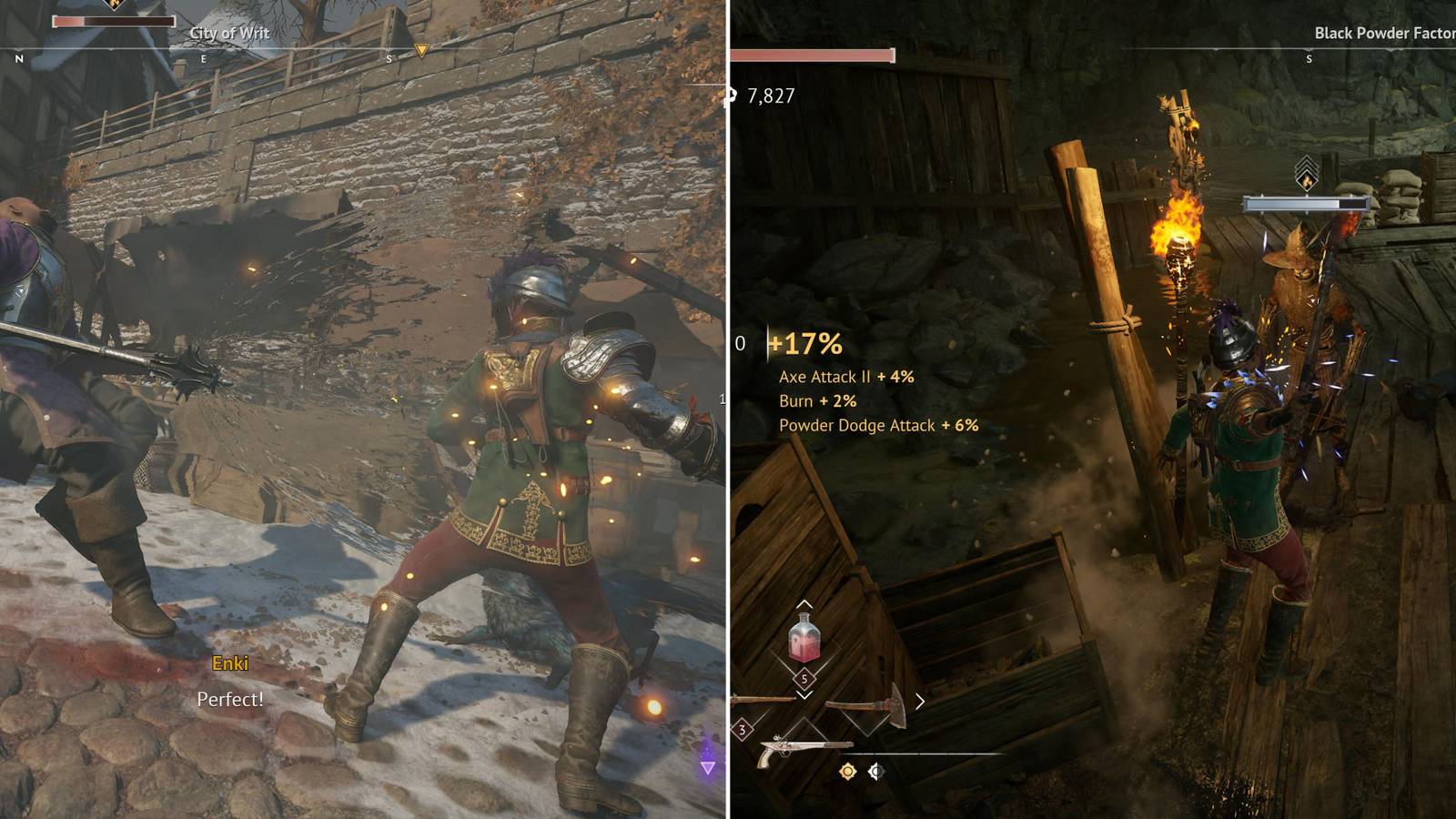Click the up arrow above the potion slot
This screenshot has width=1456, height=819.
pyautogui.click(x=804, y=603)
